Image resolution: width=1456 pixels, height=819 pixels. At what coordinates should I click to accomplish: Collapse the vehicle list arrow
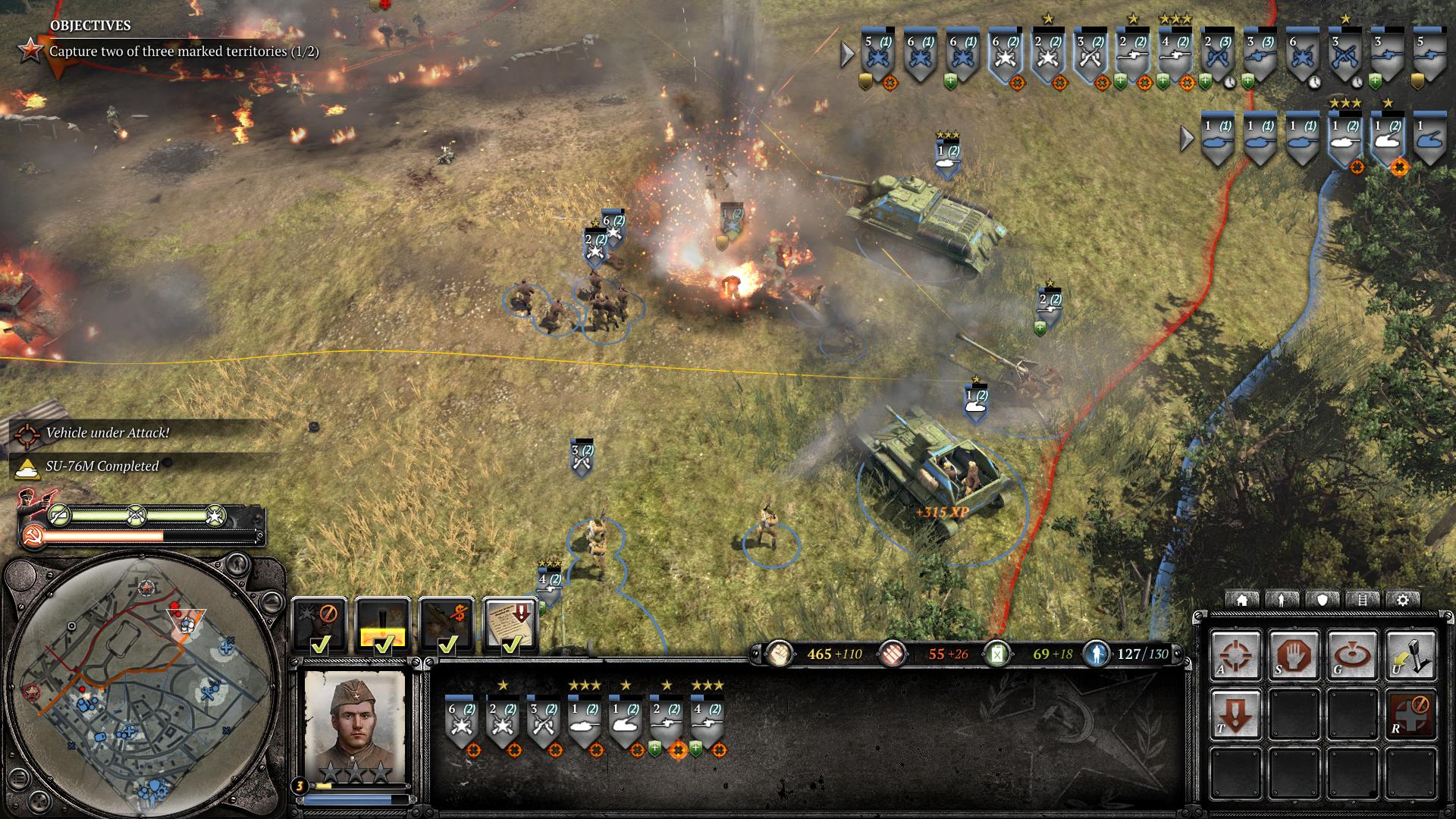click(x=1188, y=138)
